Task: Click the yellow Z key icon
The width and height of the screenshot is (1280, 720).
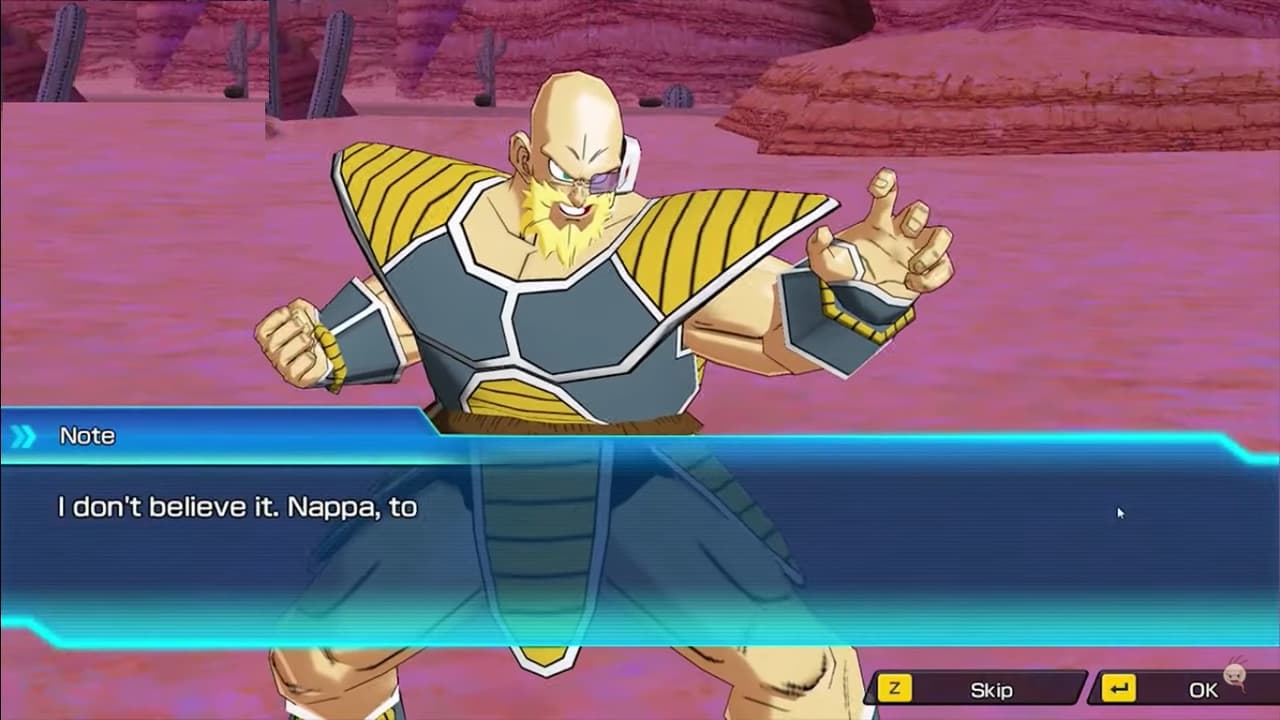Action: pyautogui.click(x=897, y=689)
